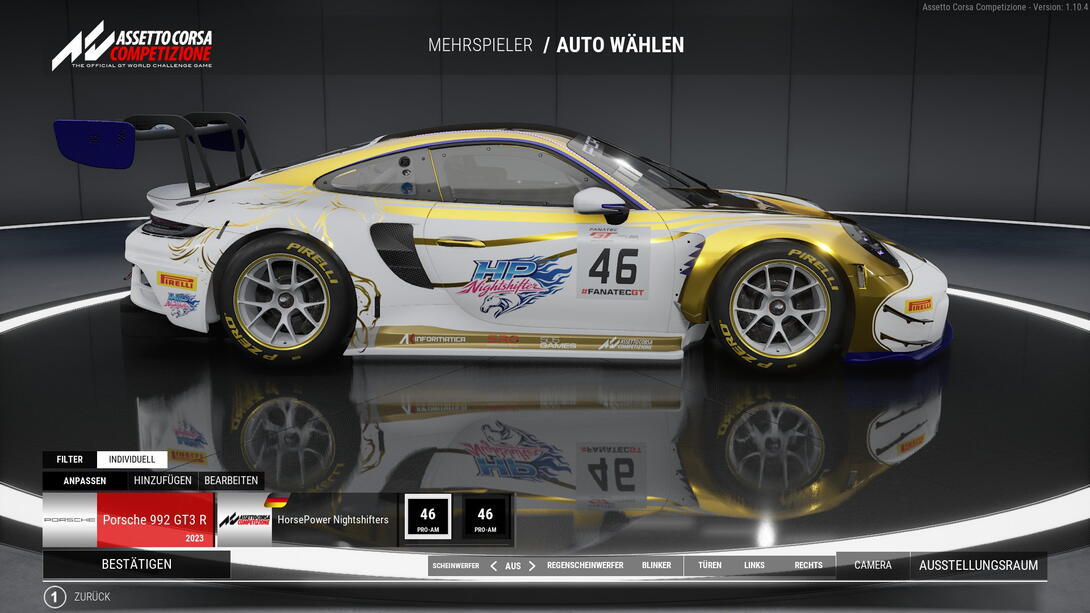Viewport: 1090px width, 613px height.
Task: Select the Porsche 992 GT3 R tile
Action: [154, 520]
